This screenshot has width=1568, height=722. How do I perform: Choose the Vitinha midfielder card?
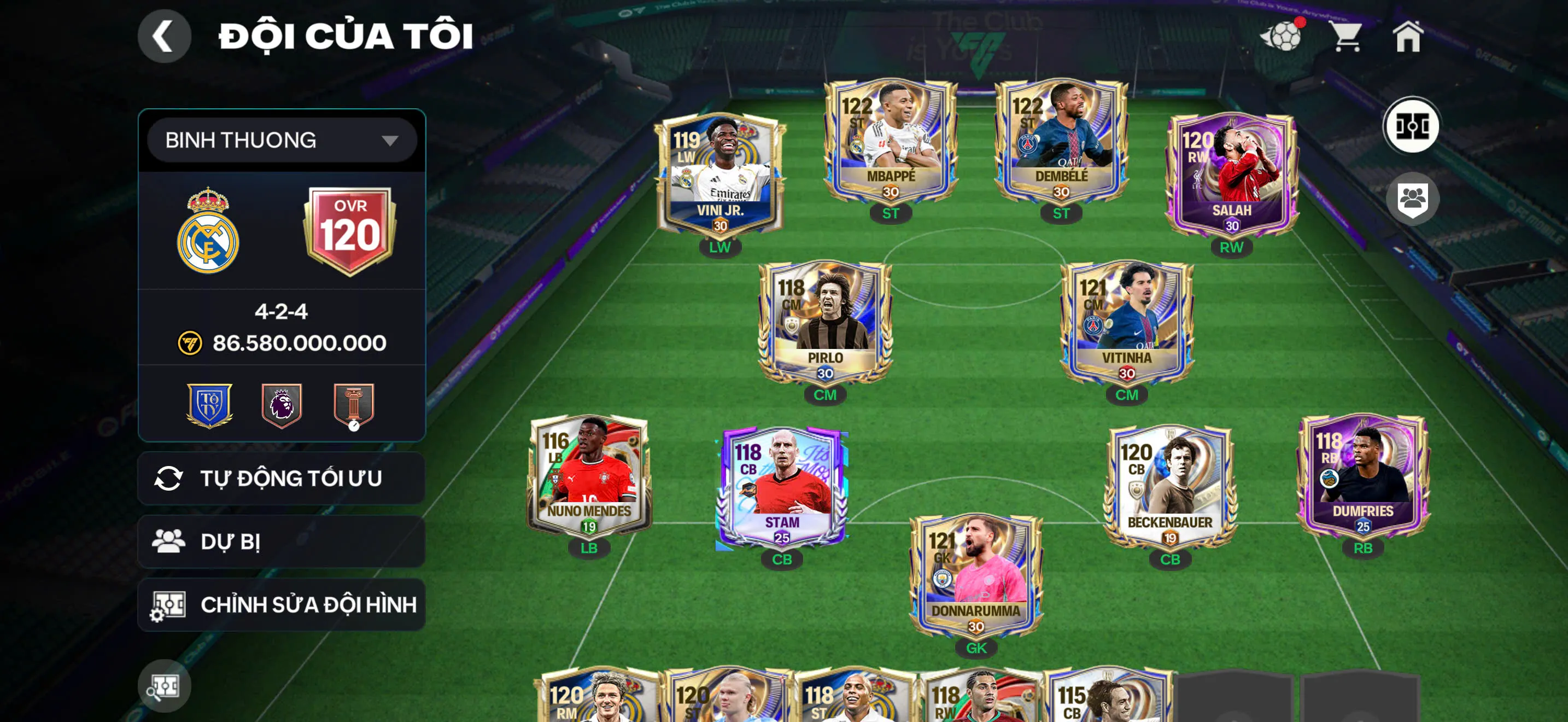pos(1127,323)
